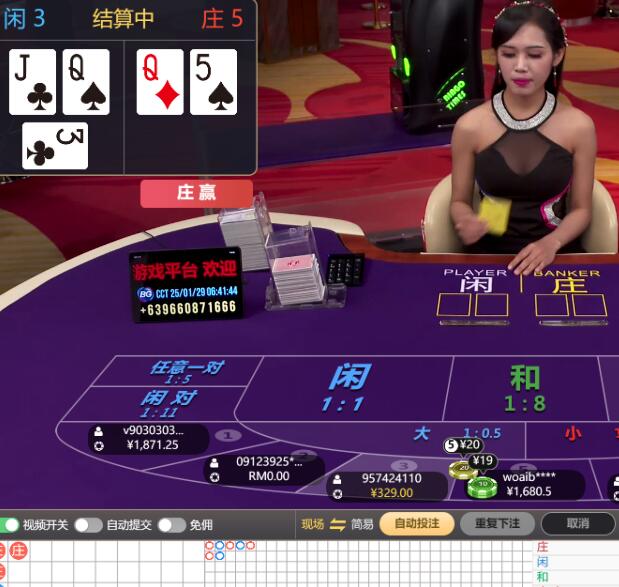Viewport: 619px width, 587px height.
Task: Place a bet on 任意一对 1:5
Action: (185, 372)
